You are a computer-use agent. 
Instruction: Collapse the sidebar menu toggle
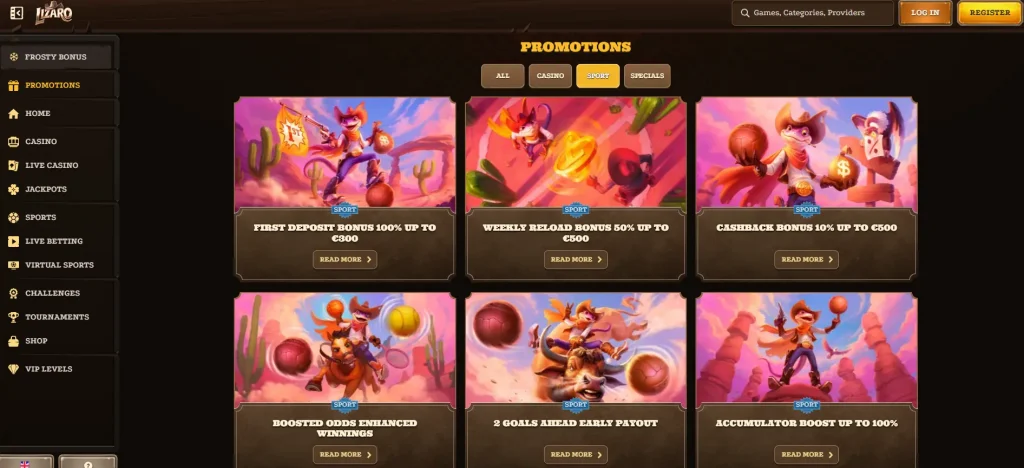16,13
